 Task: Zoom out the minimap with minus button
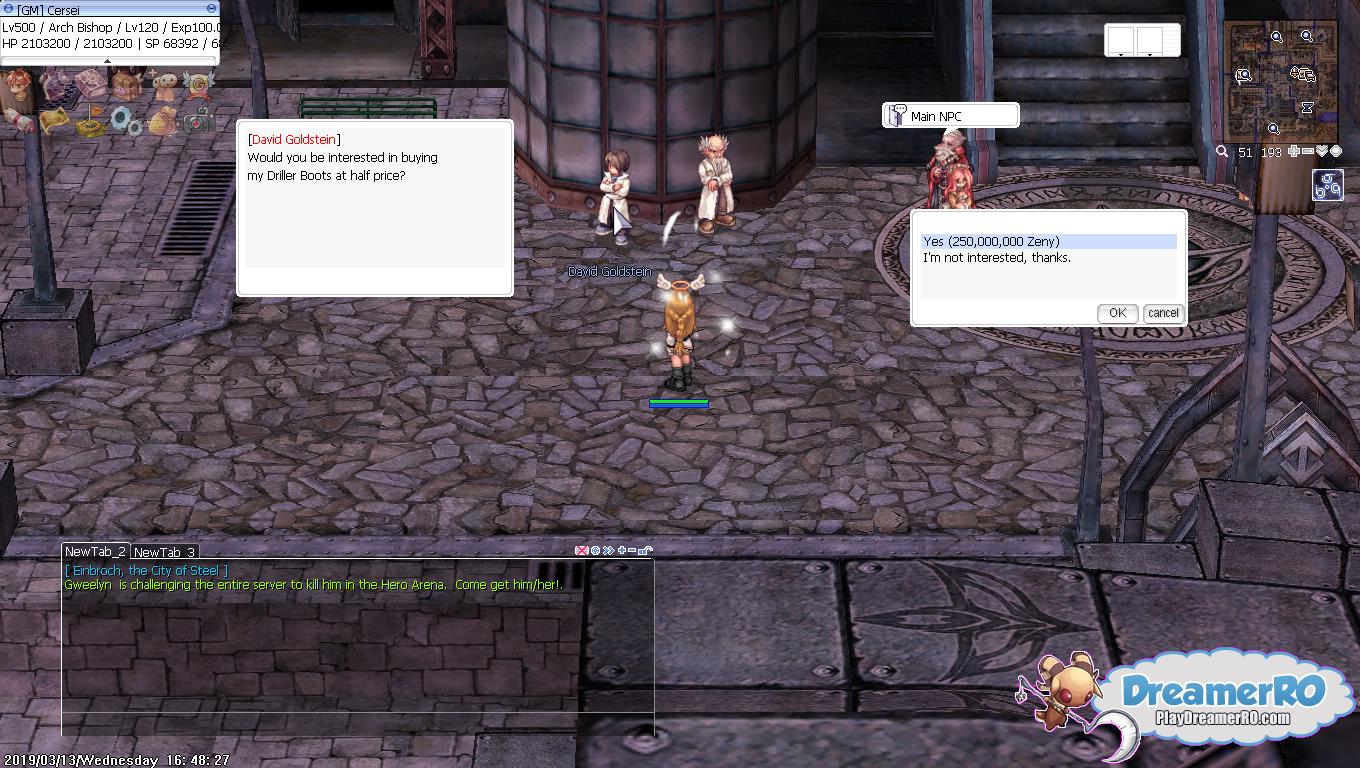click(x=1308, y=152)
